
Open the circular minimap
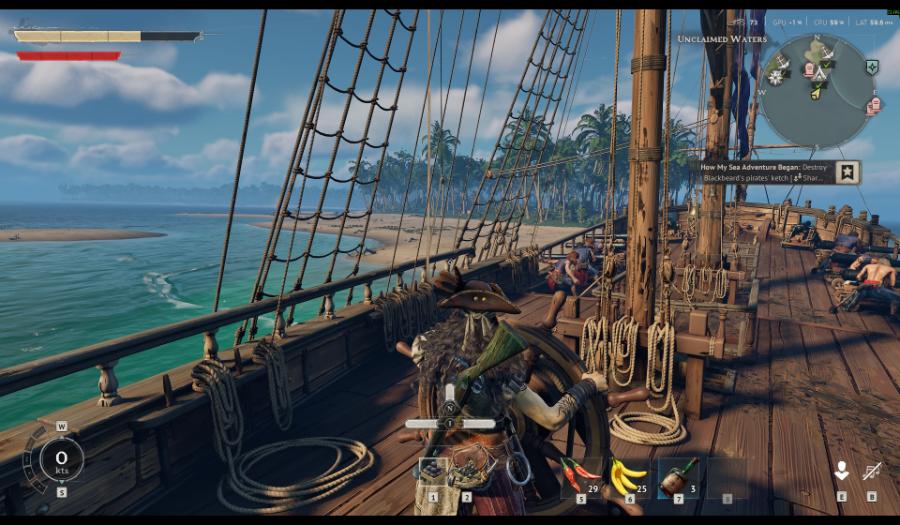pos(818,90)
